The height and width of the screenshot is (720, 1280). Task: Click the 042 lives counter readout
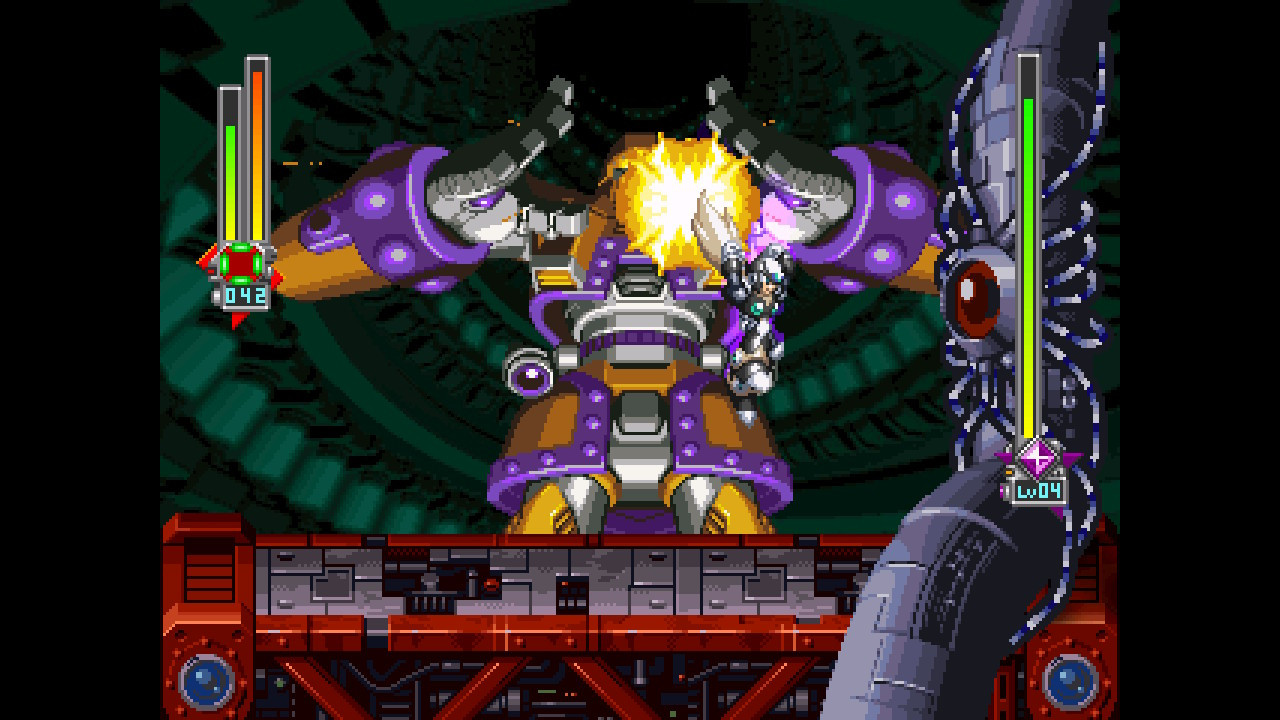(247, 293)
